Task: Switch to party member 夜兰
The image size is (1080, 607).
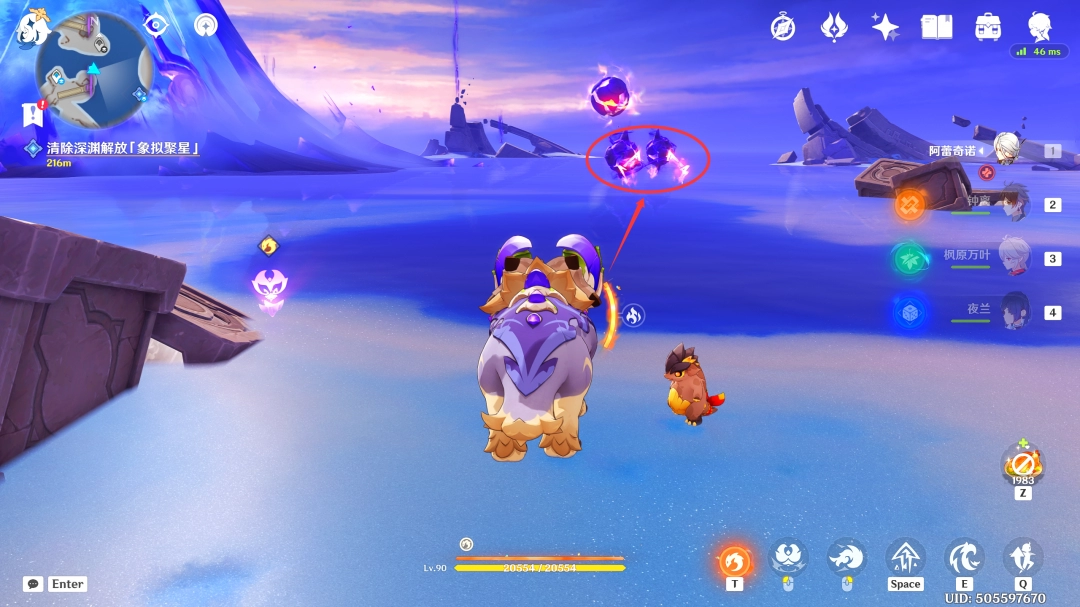Action: coord(1014,312)
